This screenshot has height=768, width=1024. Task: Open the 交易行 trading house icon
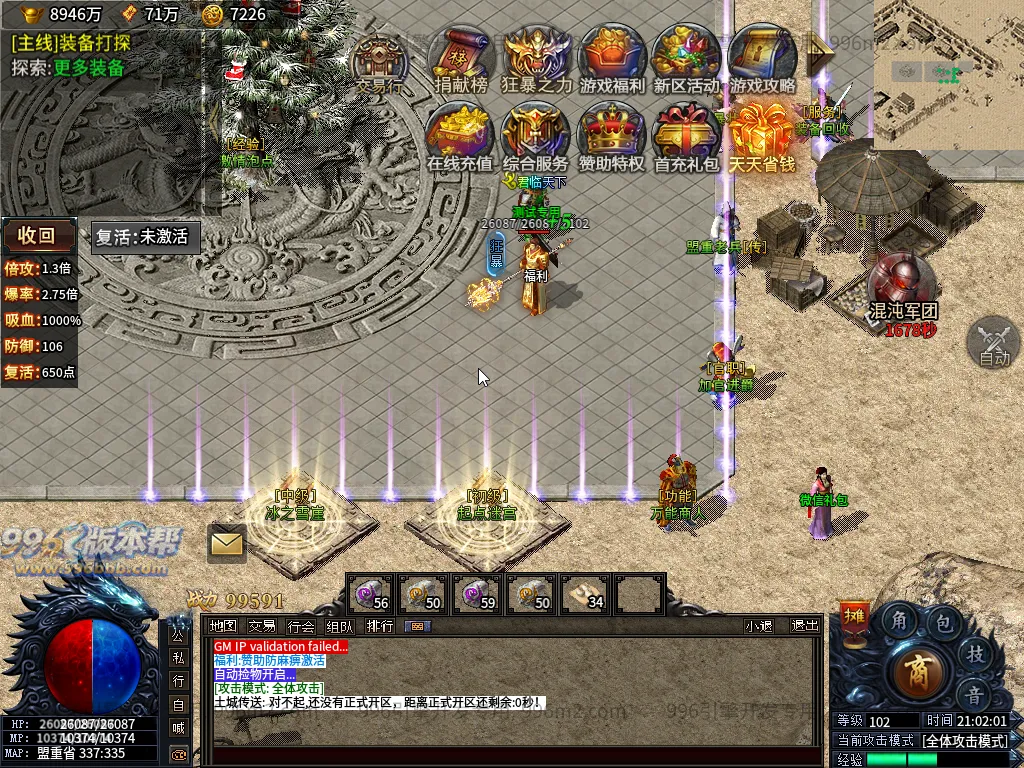(x=380, y=62)
